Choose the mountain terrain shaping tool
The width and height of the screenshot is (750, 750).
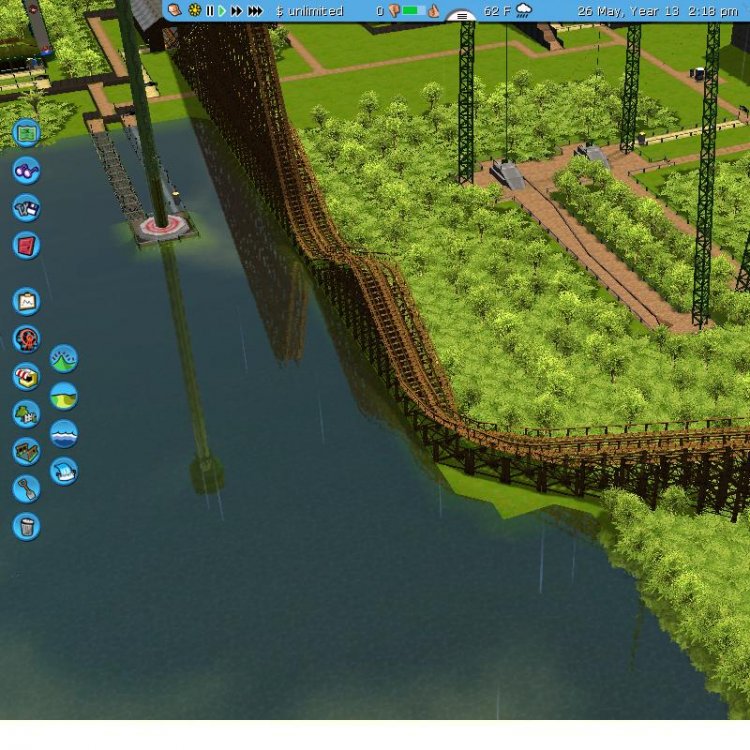[x=64, y=358]
